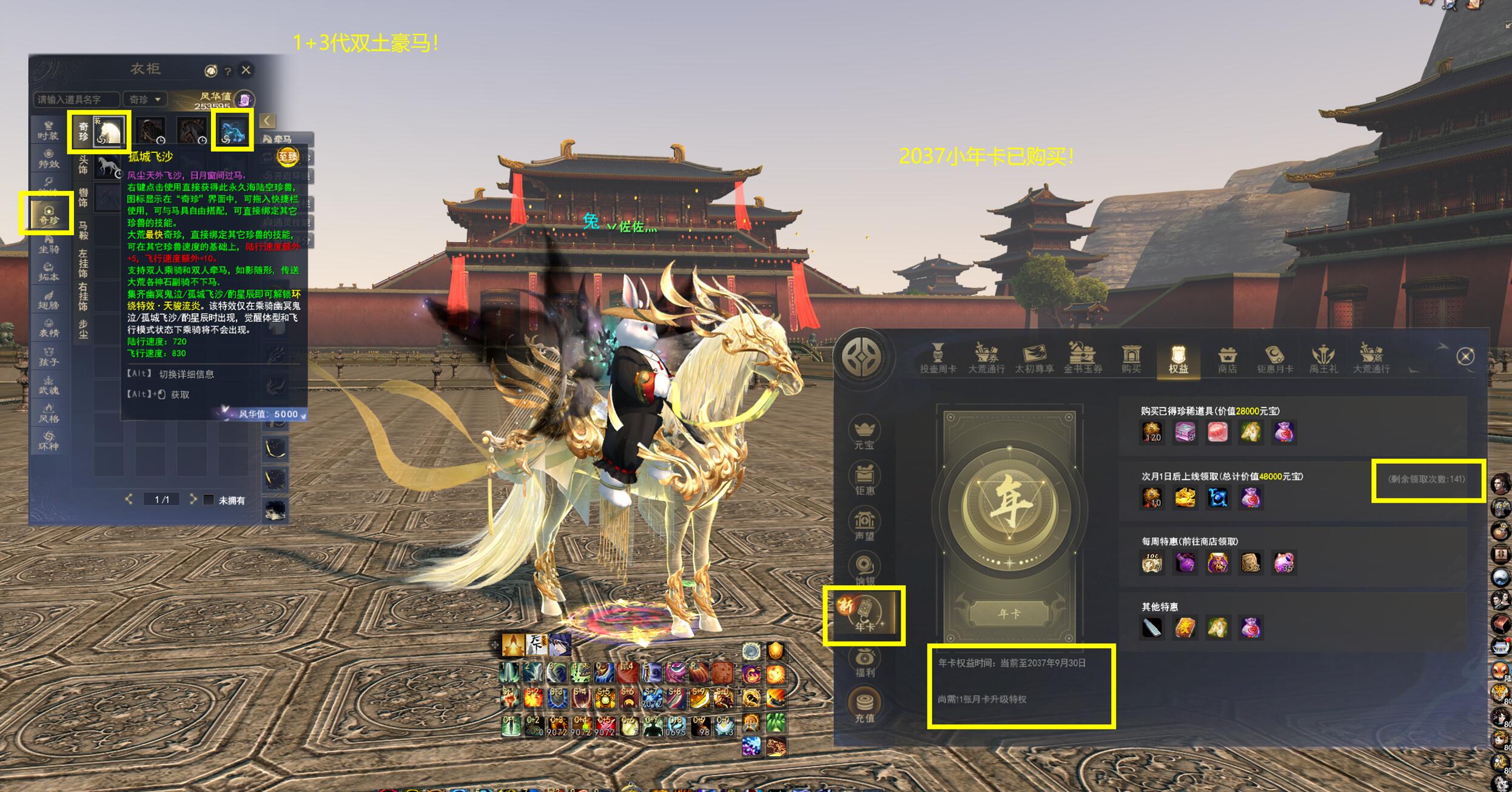Open the 钜惠月卡 tab
The image size is (1512, 792).
pyautogui.click(x=1275, y=359)
